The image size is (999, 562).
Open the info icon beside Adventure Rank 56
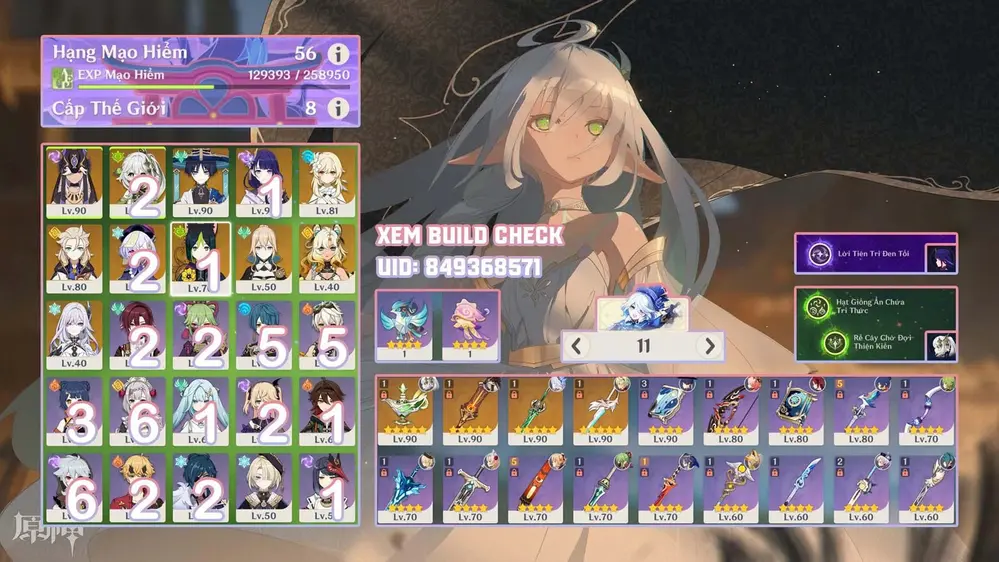click(339, 54)
